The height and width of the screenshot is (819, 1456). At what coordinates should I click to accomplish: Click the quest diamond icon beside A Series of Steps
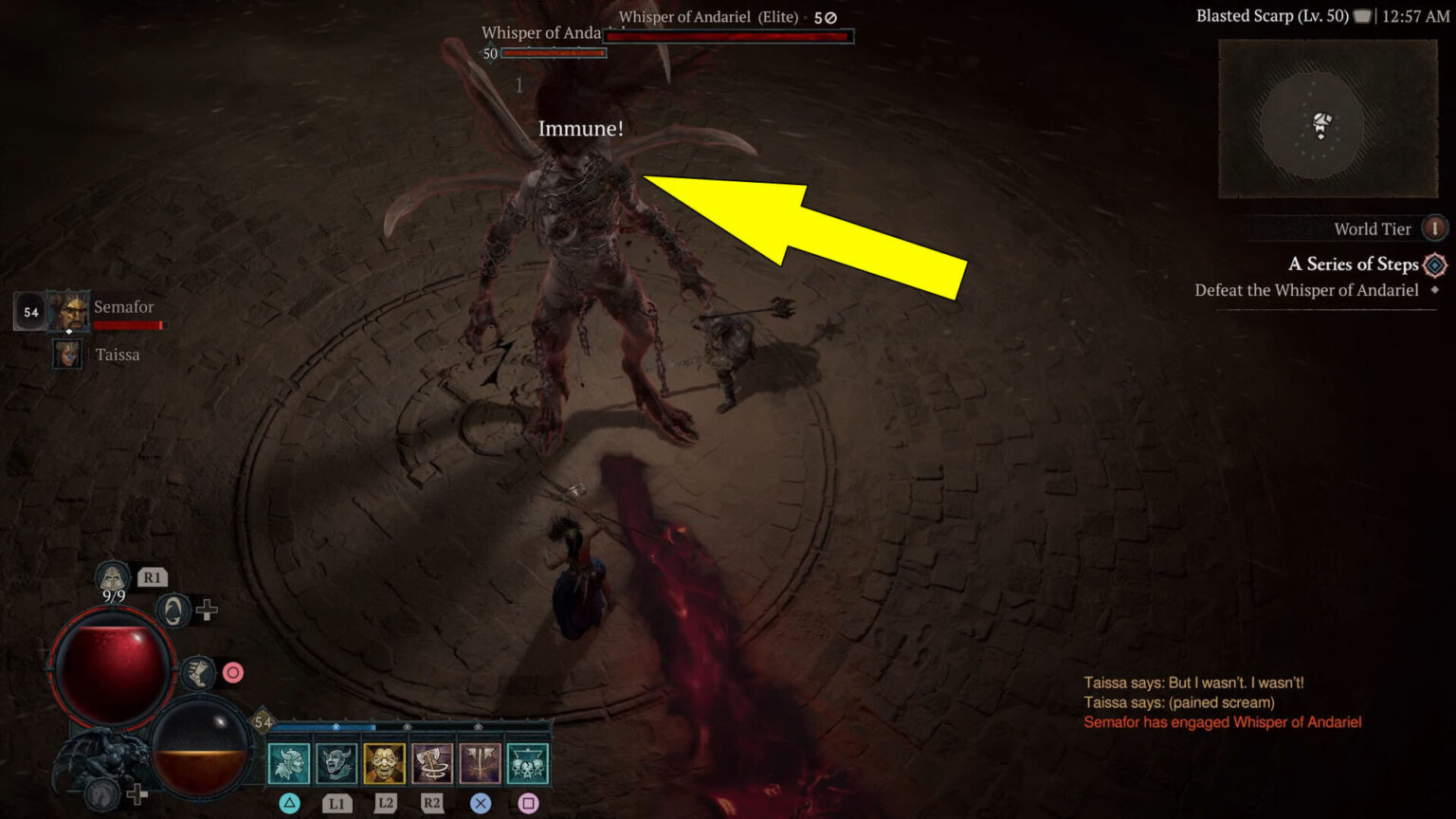point(1434,265)
